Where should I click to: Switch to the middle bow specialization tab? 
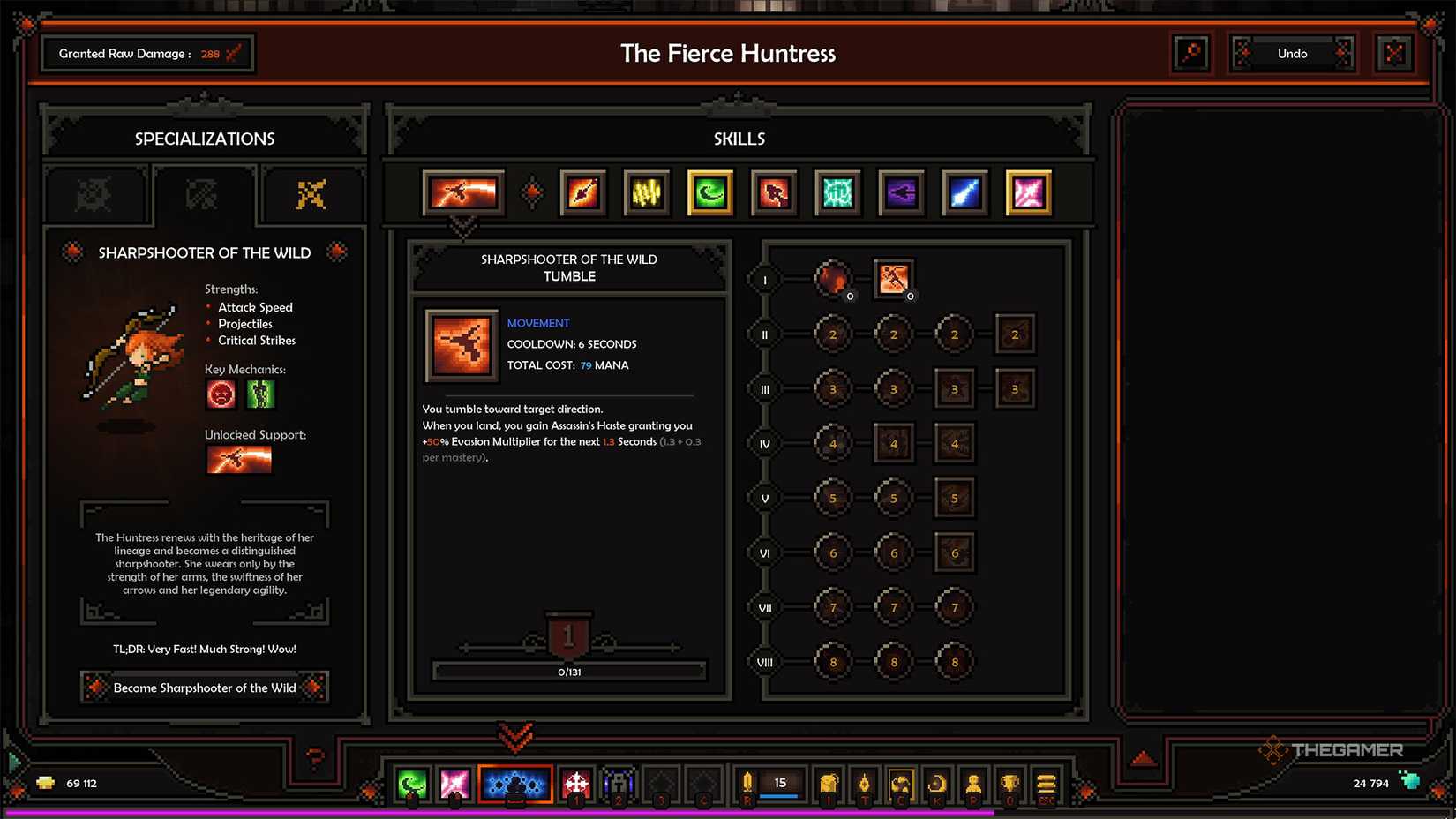point(202,194)
